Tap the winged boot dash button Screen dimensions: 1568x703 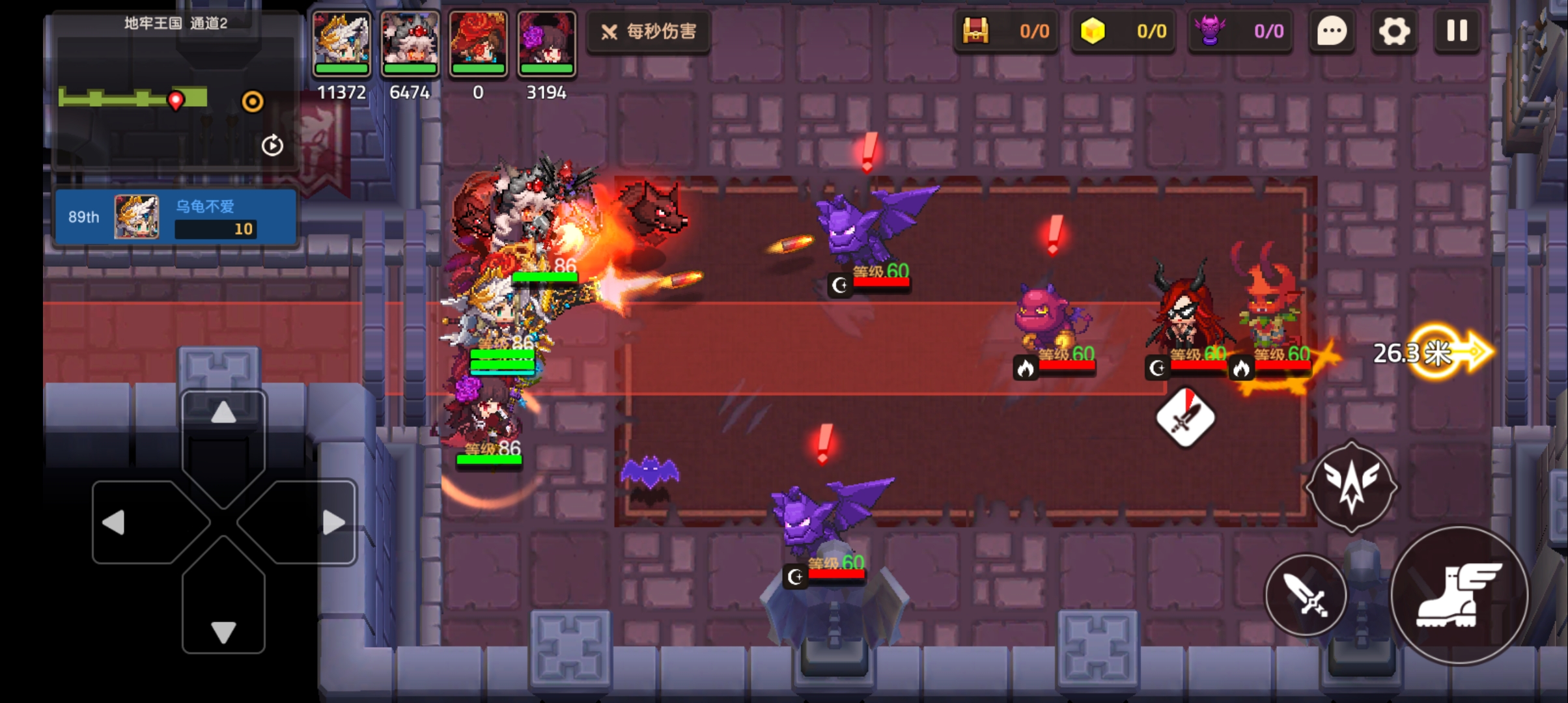(1460, 595)
